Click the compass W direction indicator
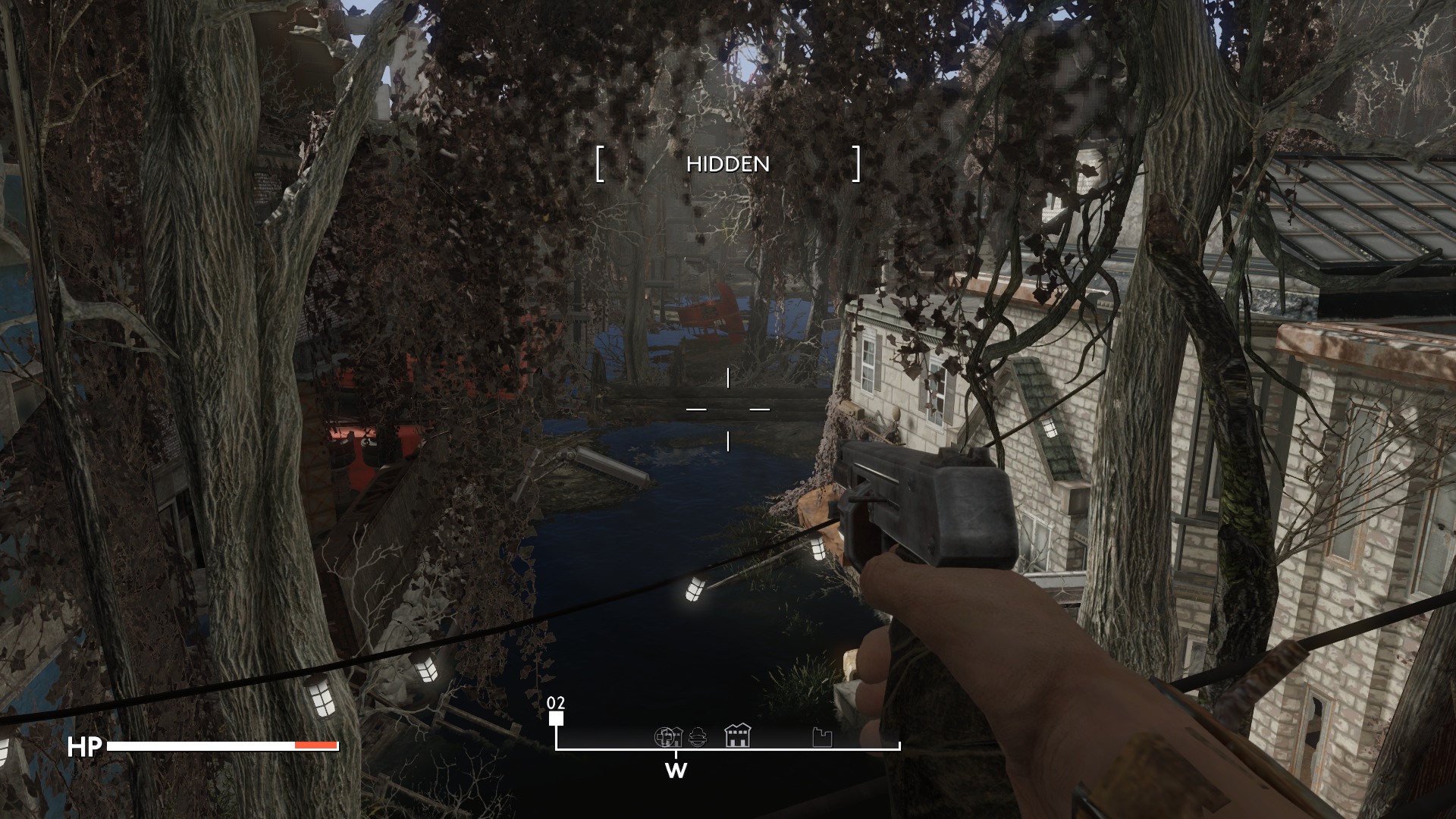 click(676, 771)
